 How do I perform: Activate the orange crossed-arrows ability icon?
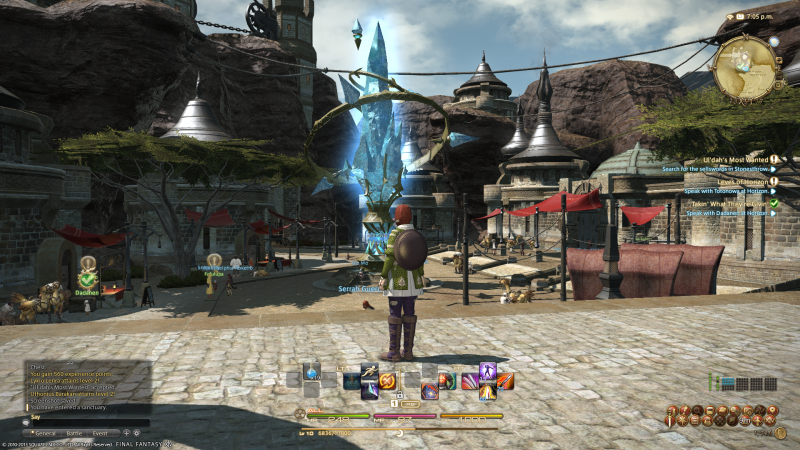pos(387,381)
